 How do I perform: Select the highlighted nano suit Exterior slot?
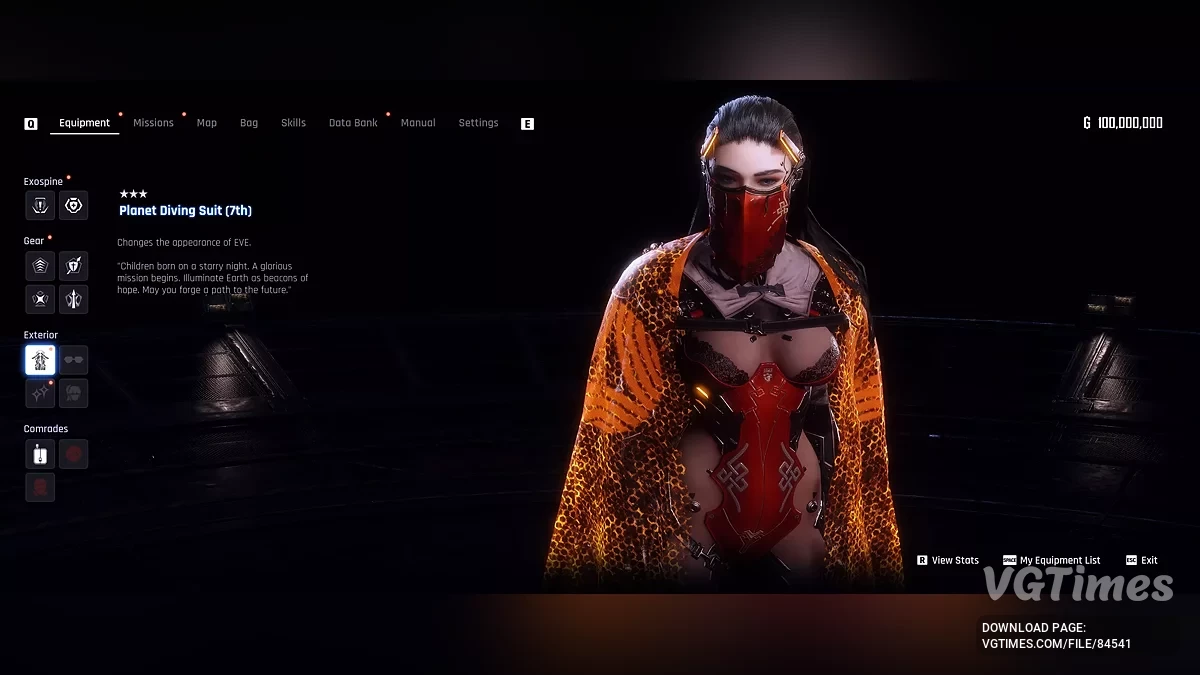click(40, 360)
